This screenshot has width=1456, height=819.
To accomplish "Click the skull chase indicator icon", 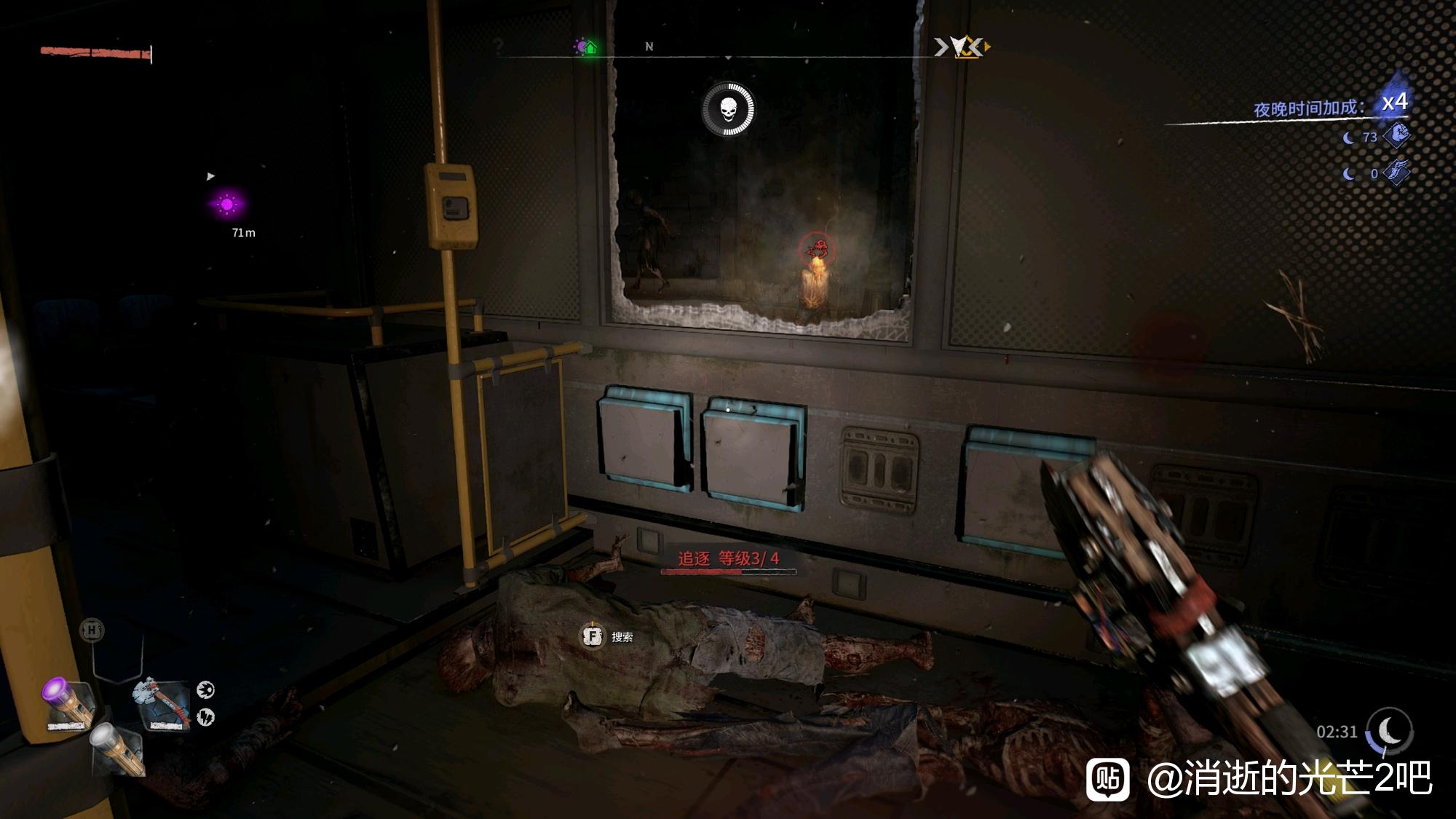I will pyautogui.click(x=728, y=109).
